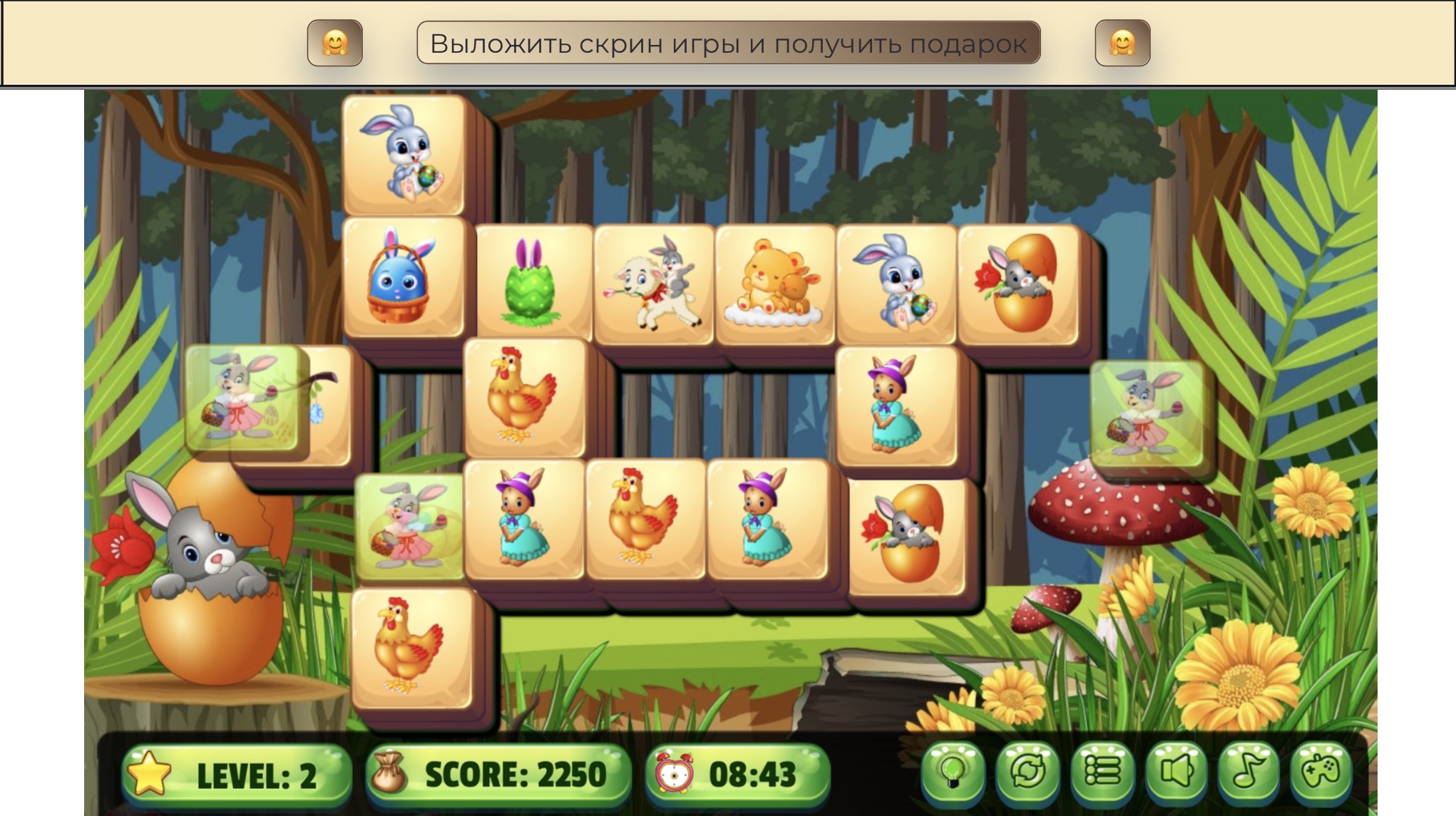The image size is (1456, 816).
Task: Open more games via gamepad button
Action: [x=1322, y=773]
